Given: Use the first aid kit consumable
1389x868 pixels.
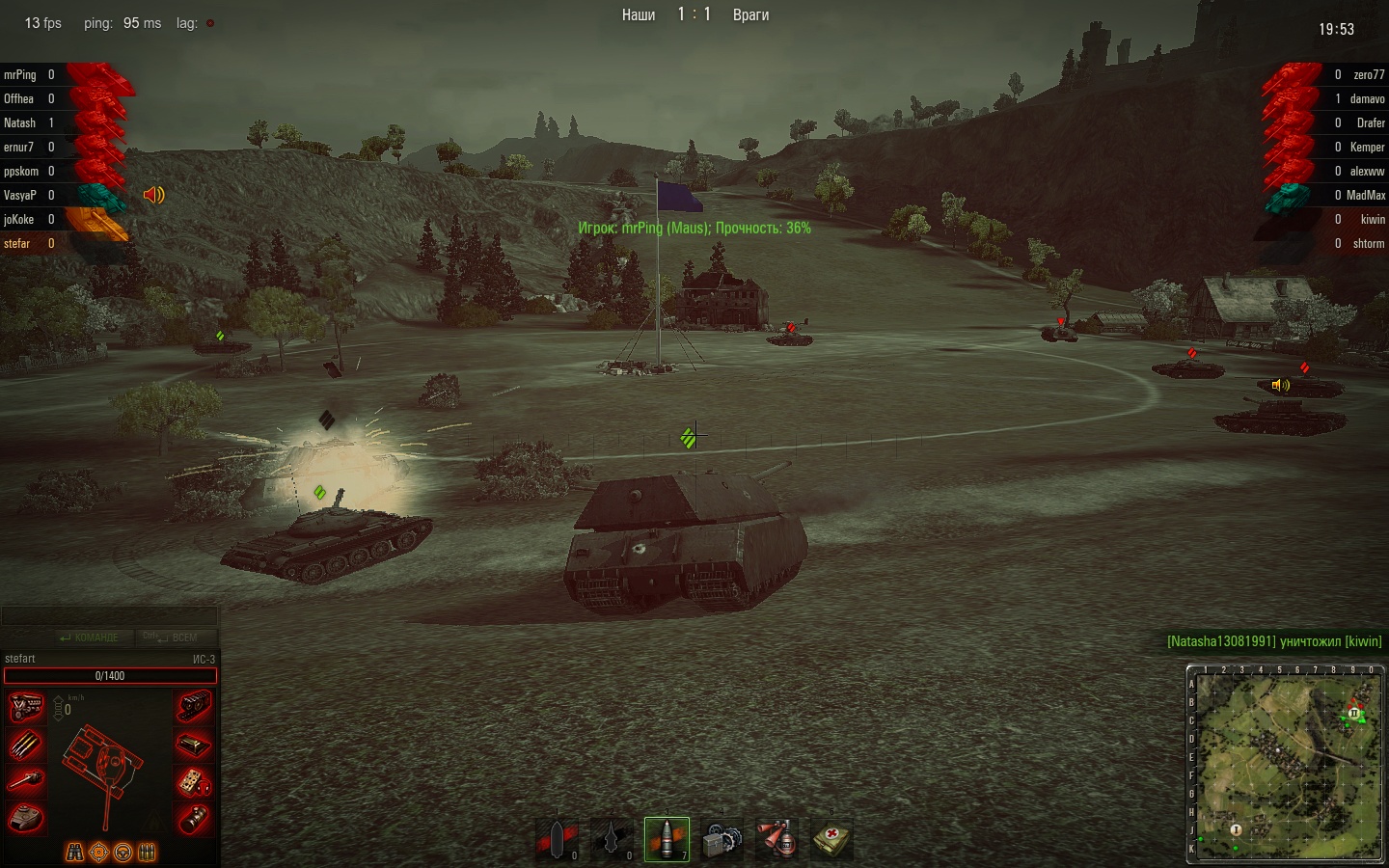Looking at the screenshot, I should [831, 839].
